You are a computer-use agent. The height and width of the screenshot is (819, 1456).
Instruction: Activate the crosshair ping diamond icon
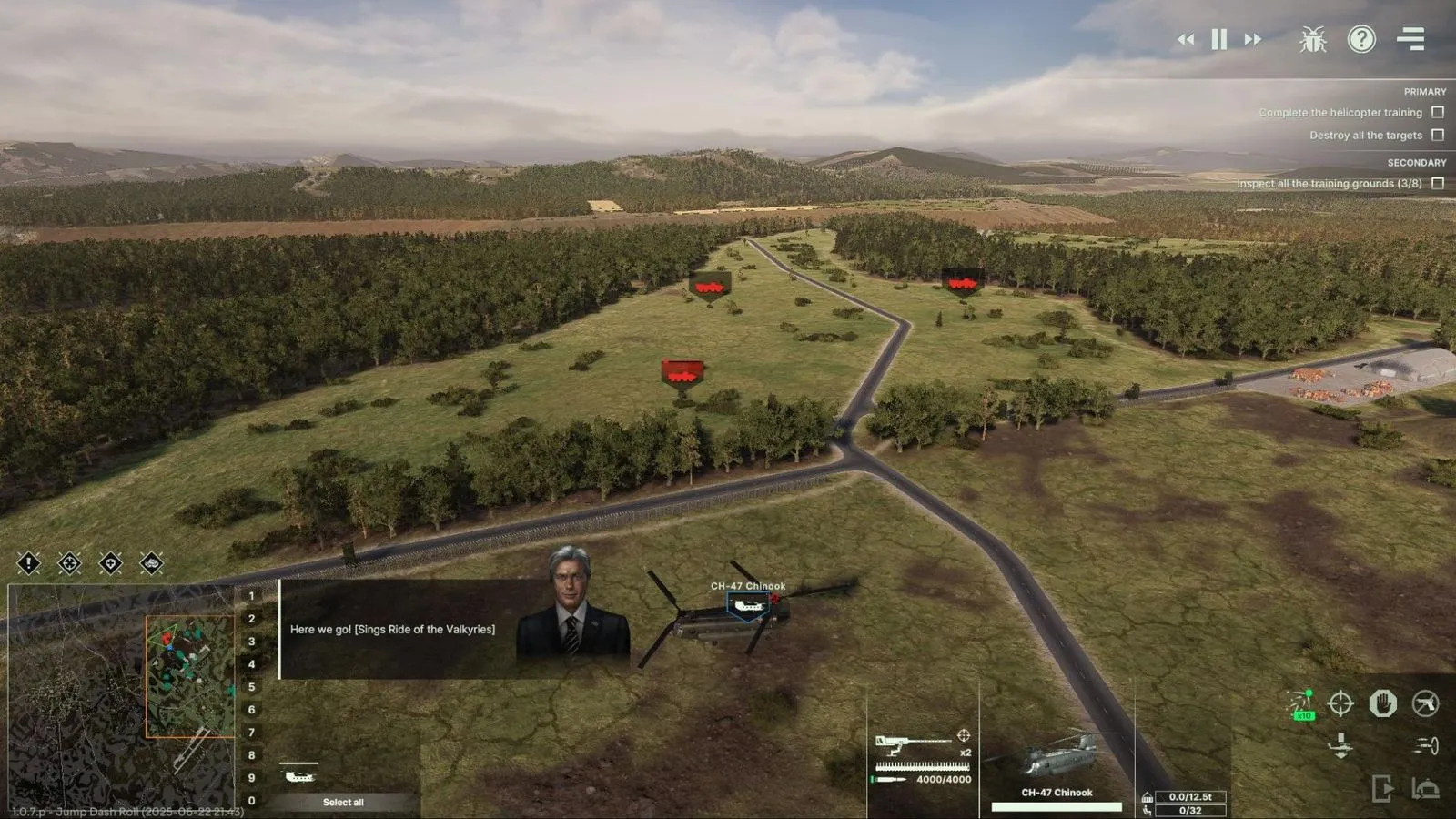pos(69,564)
